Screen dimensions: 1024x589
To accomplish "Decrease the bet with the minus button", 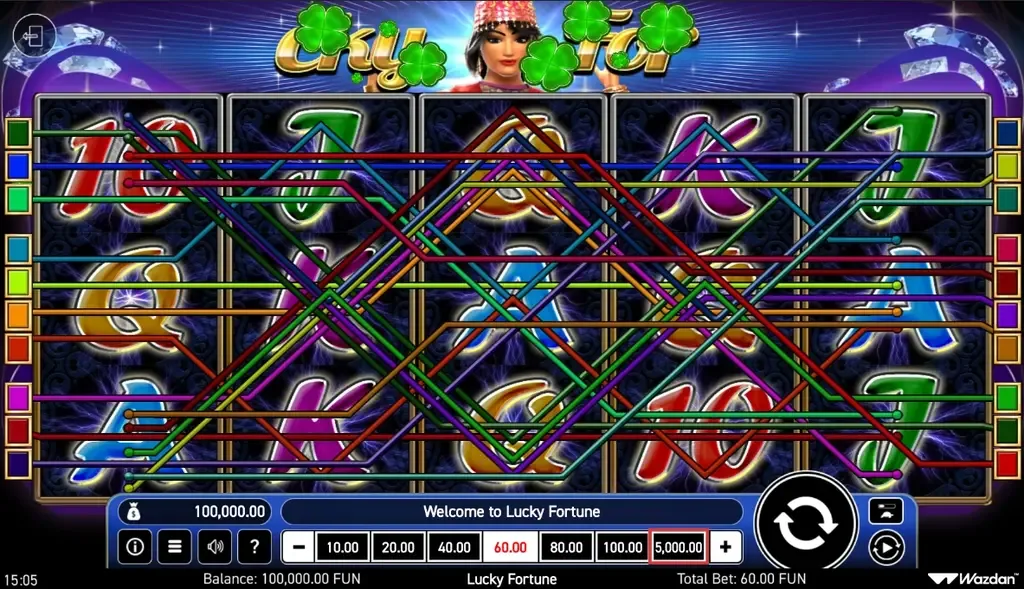I will (298, 547).
